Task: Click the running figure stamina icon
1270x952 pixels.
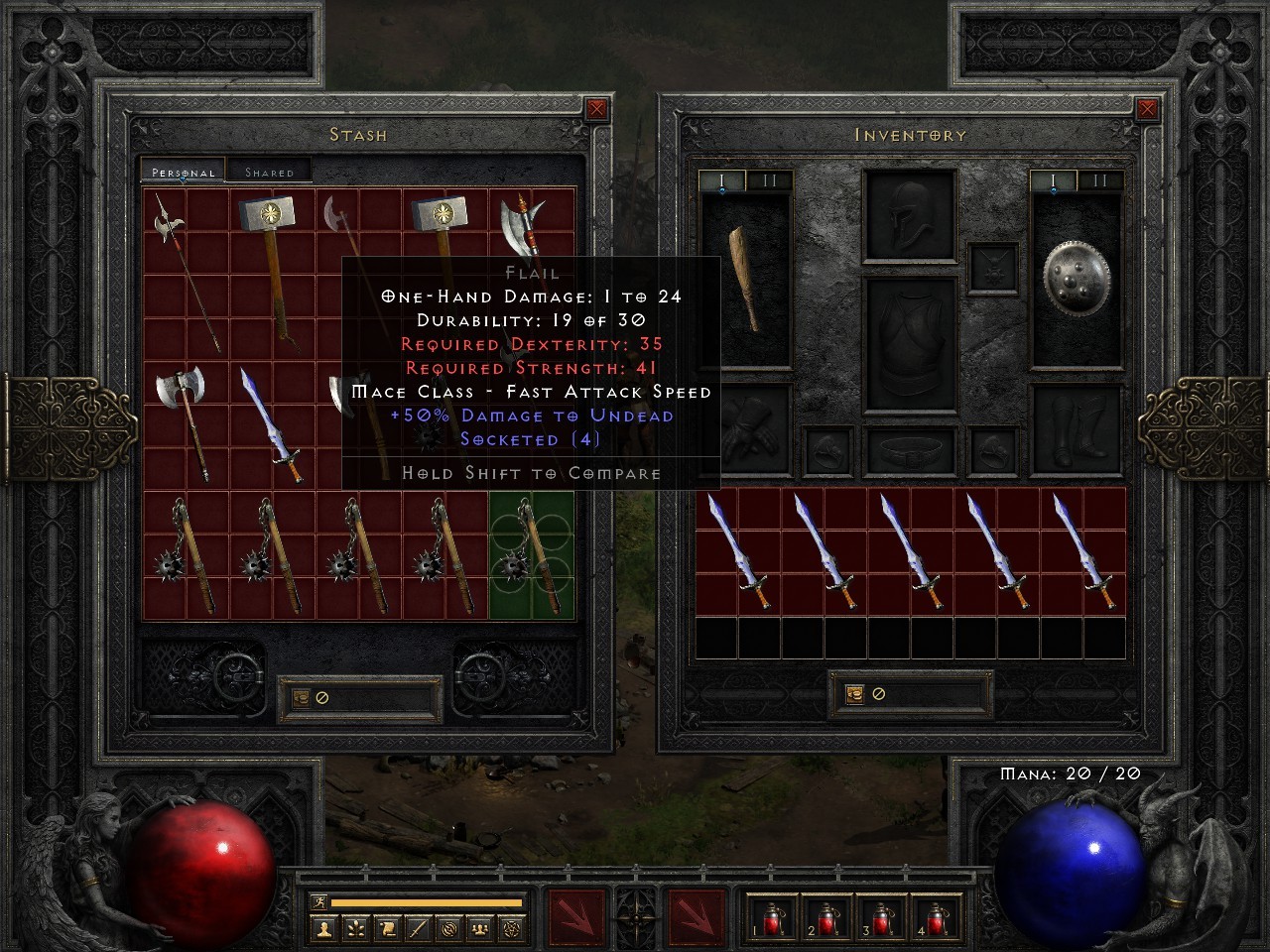Action: pos(317,901)
